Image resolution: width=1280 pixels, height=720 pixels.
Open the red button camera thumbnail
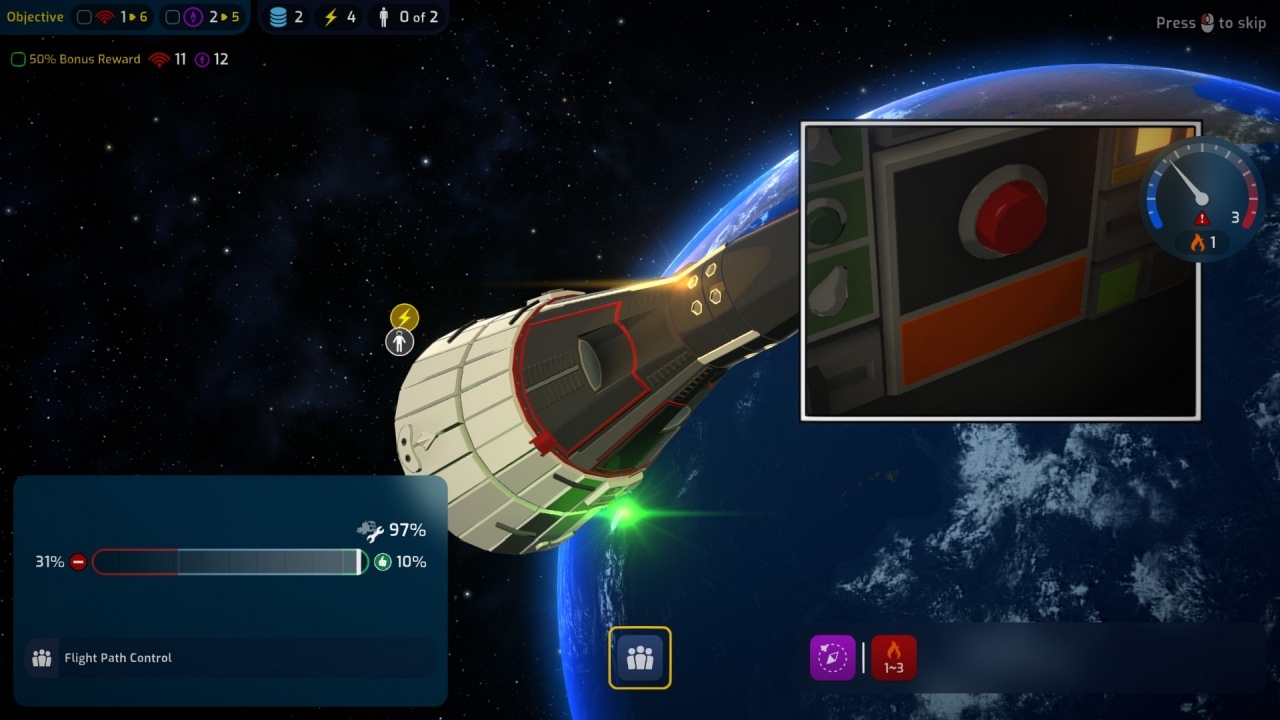[x=1000, y=271]
